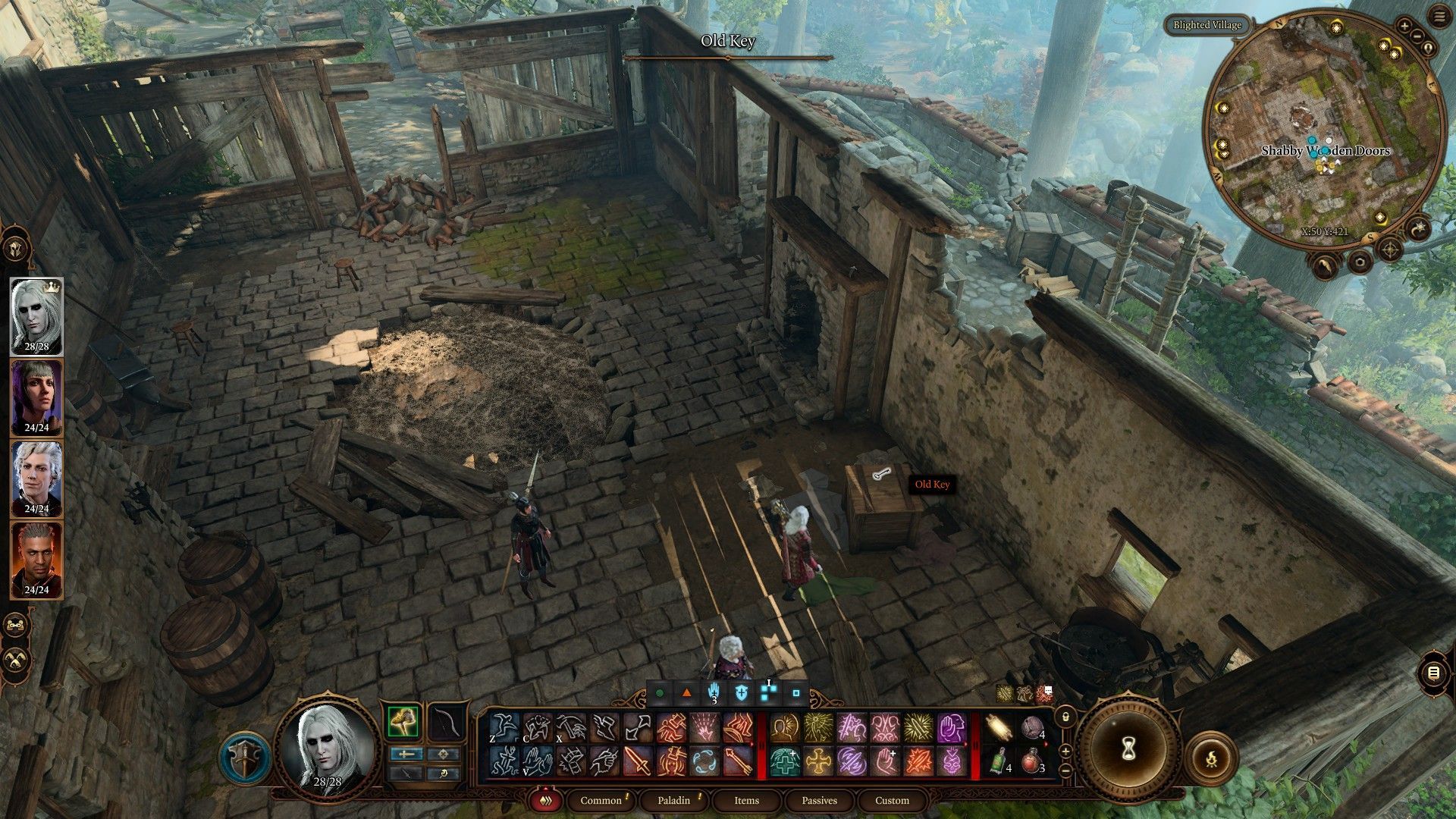The width and height of the screenshot is (1456, 819).
Task: Switch to the Custom hotbar tab
Action: pos(892,800)
